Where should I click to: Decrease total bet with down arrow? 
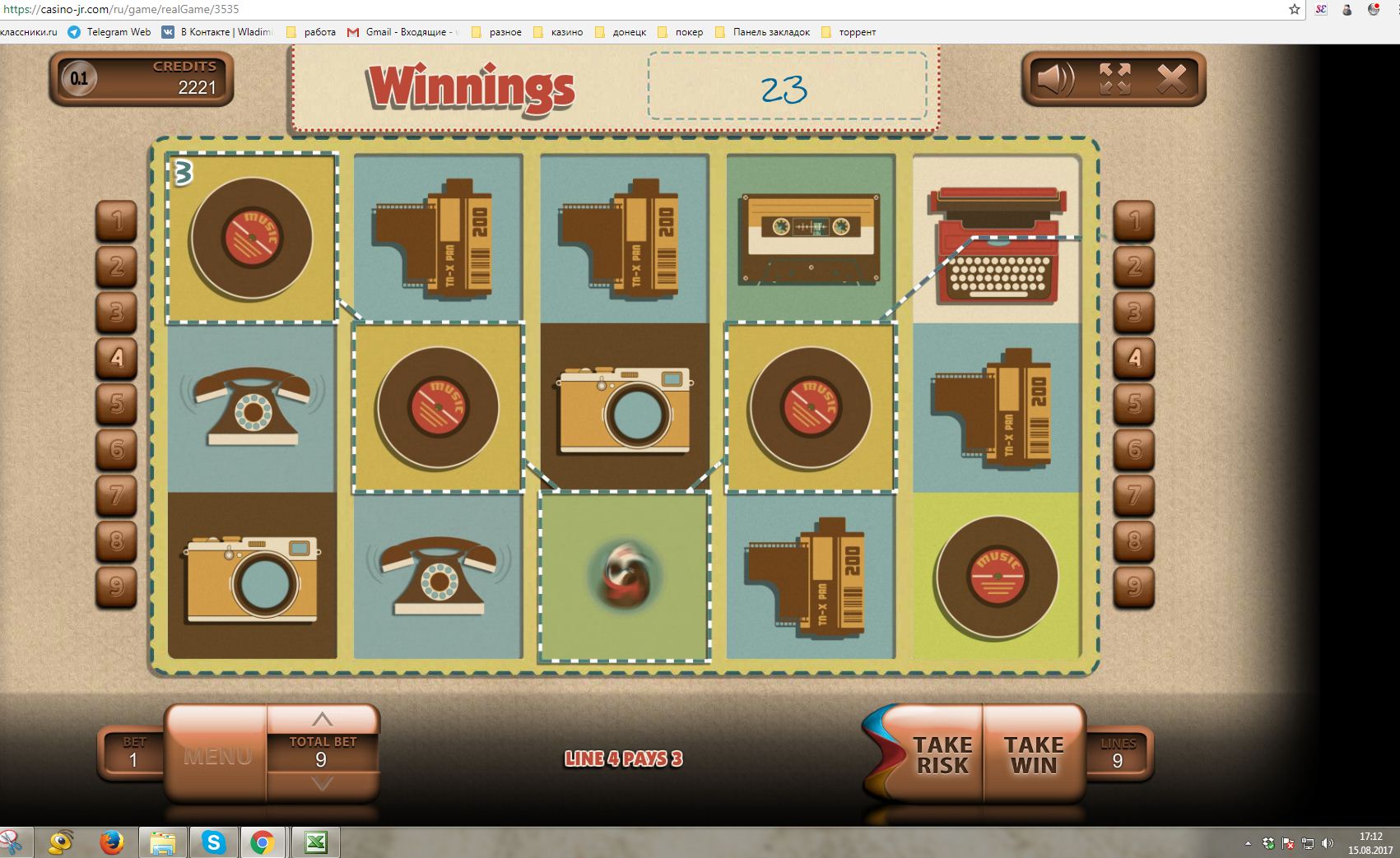click(322, 783)
